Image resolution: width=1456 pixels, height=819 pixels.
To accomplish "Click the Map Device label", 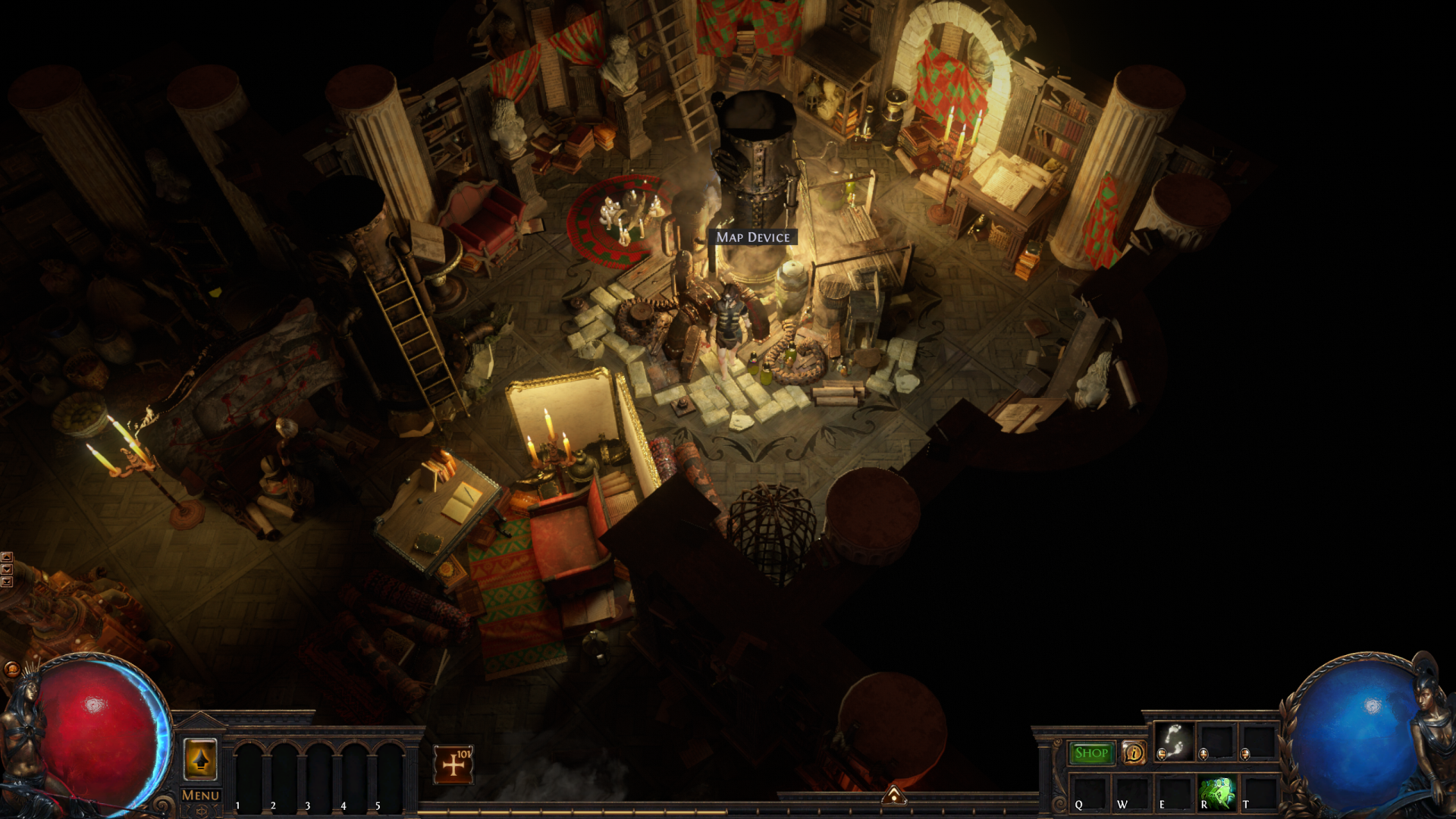I will pyautogui.click(x=753, y=237).
